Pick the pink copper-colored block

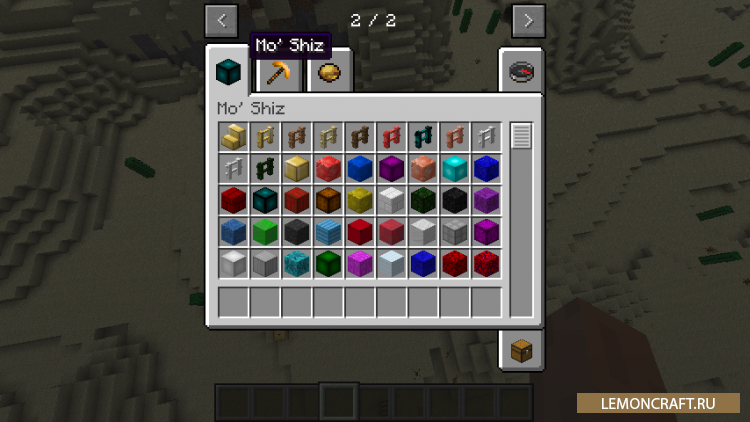425,169
